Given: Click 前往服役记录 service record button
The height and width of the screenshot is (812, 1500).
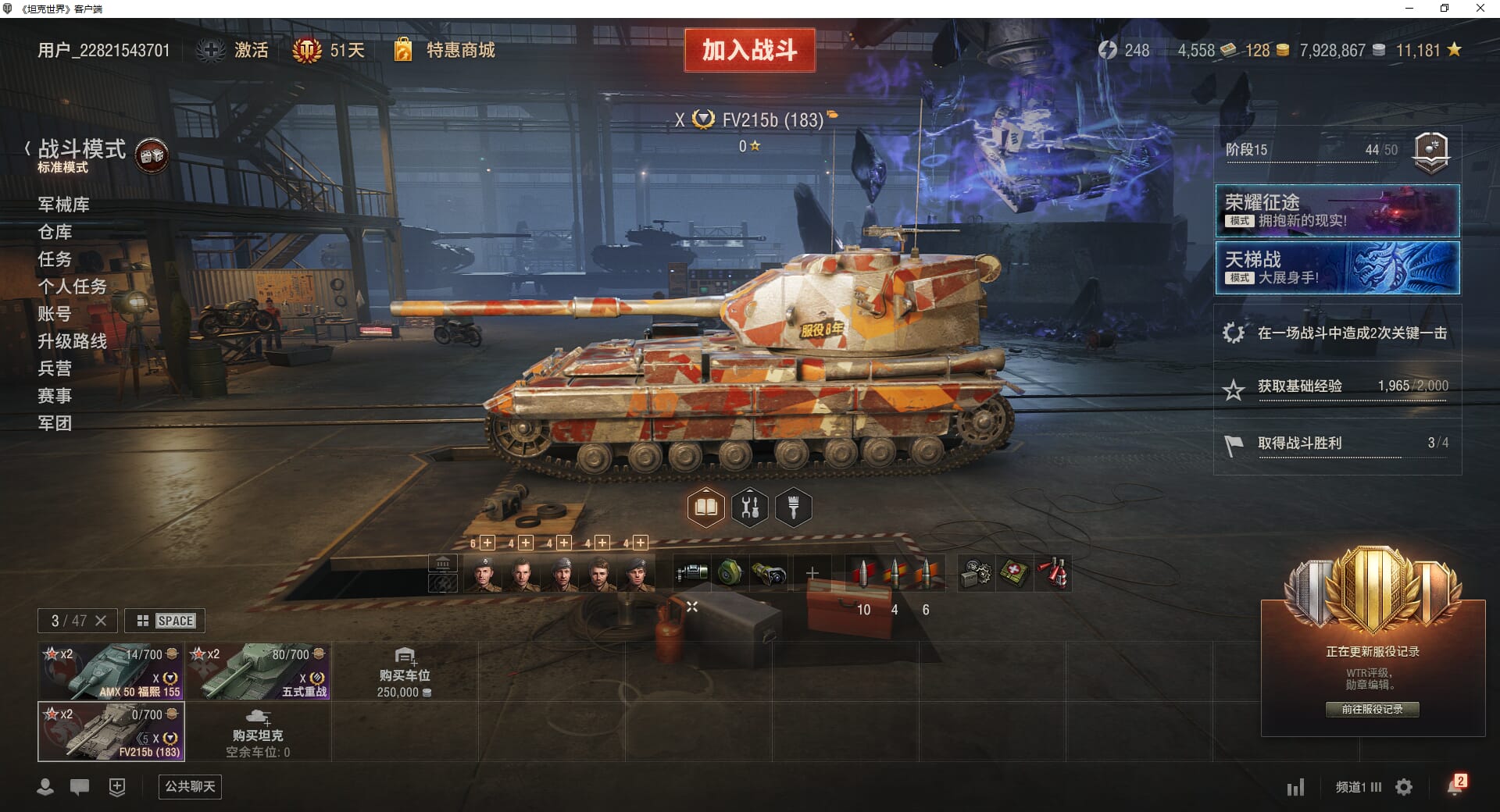Looking at the screenshot, I should pos(1372,709).
